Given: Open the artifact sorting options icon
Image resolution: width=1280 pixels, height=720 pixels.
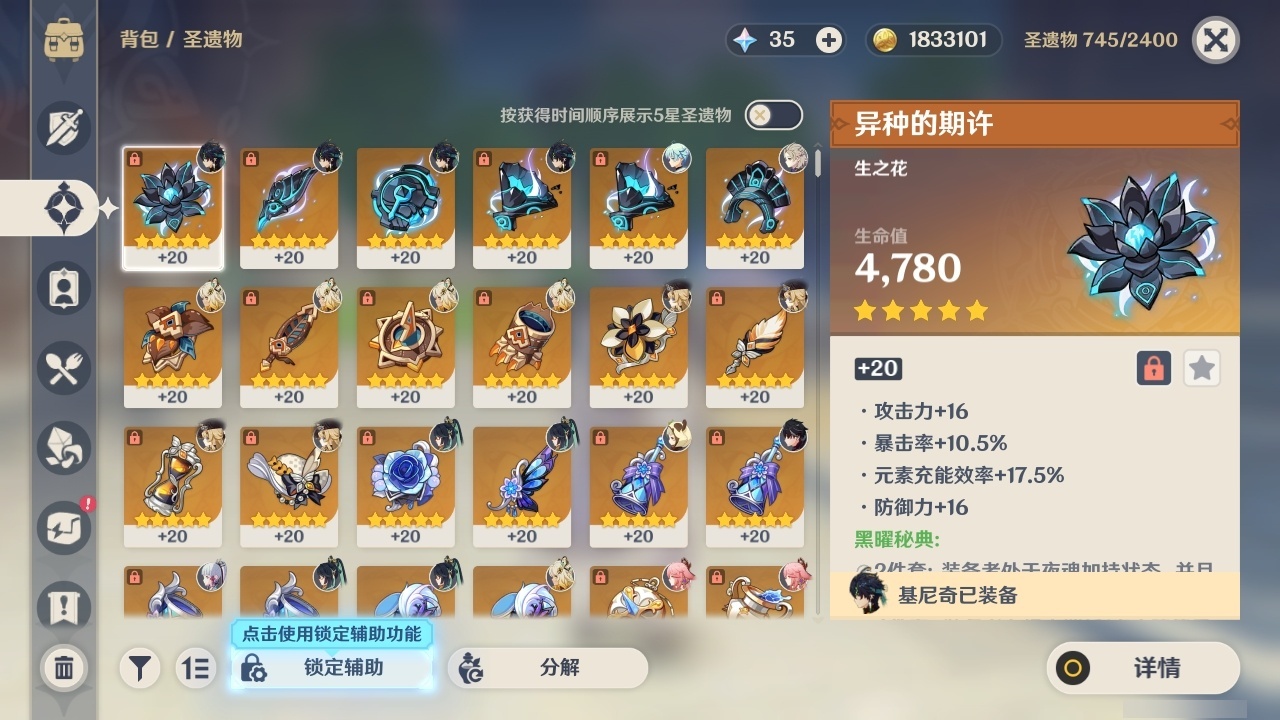Looking at the screenshot, I should coord(196,668).
